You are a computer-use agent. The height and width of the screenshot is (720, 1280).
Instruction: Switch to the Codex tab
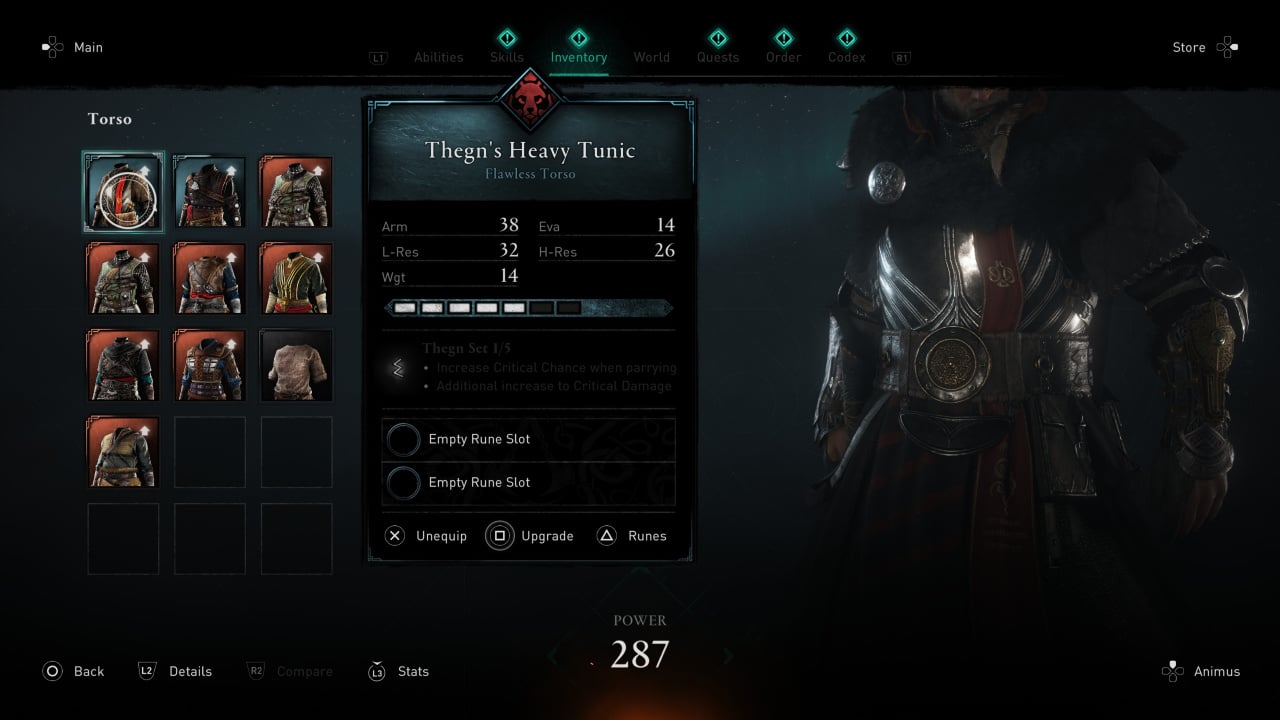click(x=847, y=57)
